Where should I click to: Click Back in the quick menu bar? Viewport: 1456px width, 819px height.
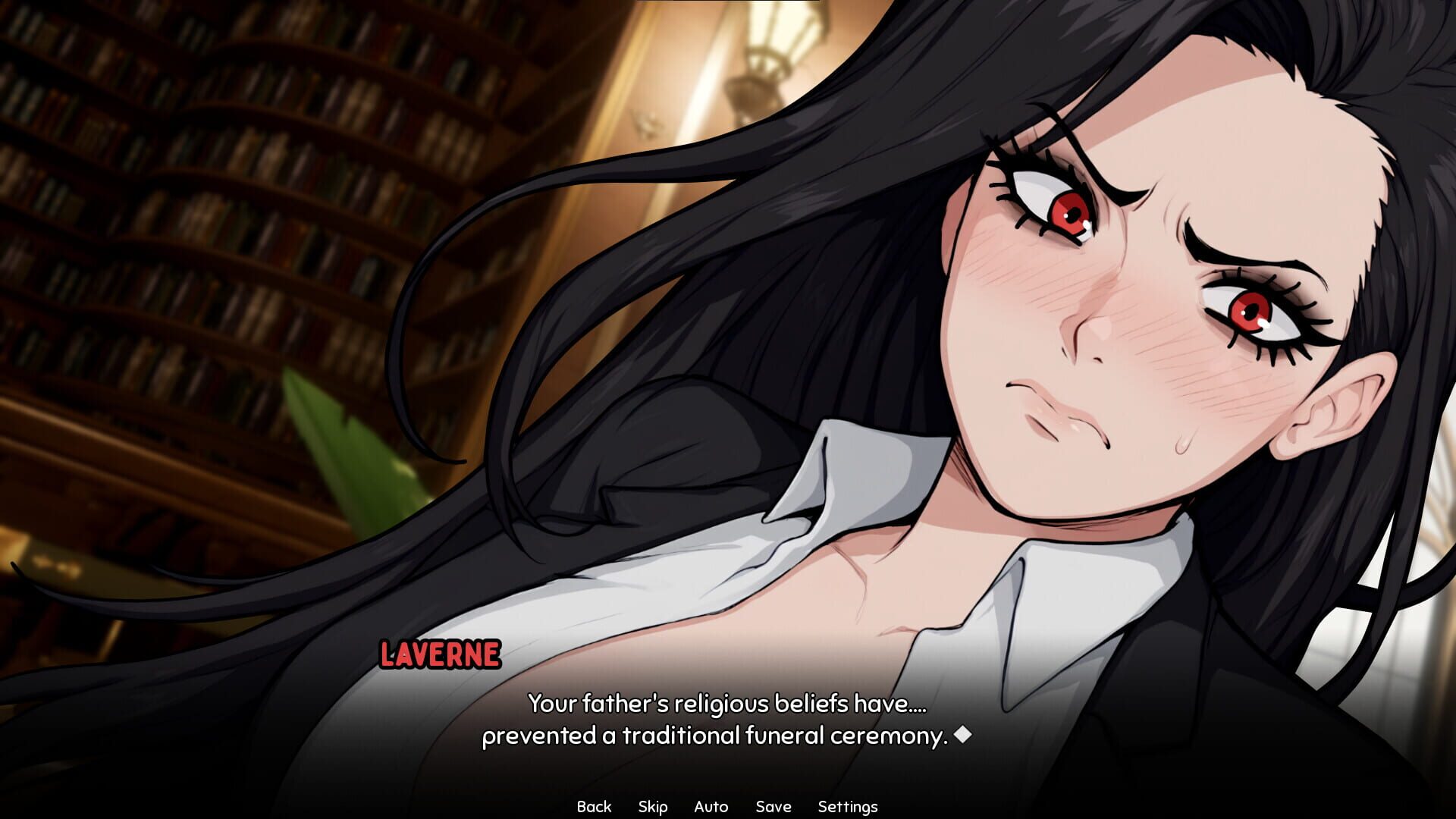click(596, 806)
